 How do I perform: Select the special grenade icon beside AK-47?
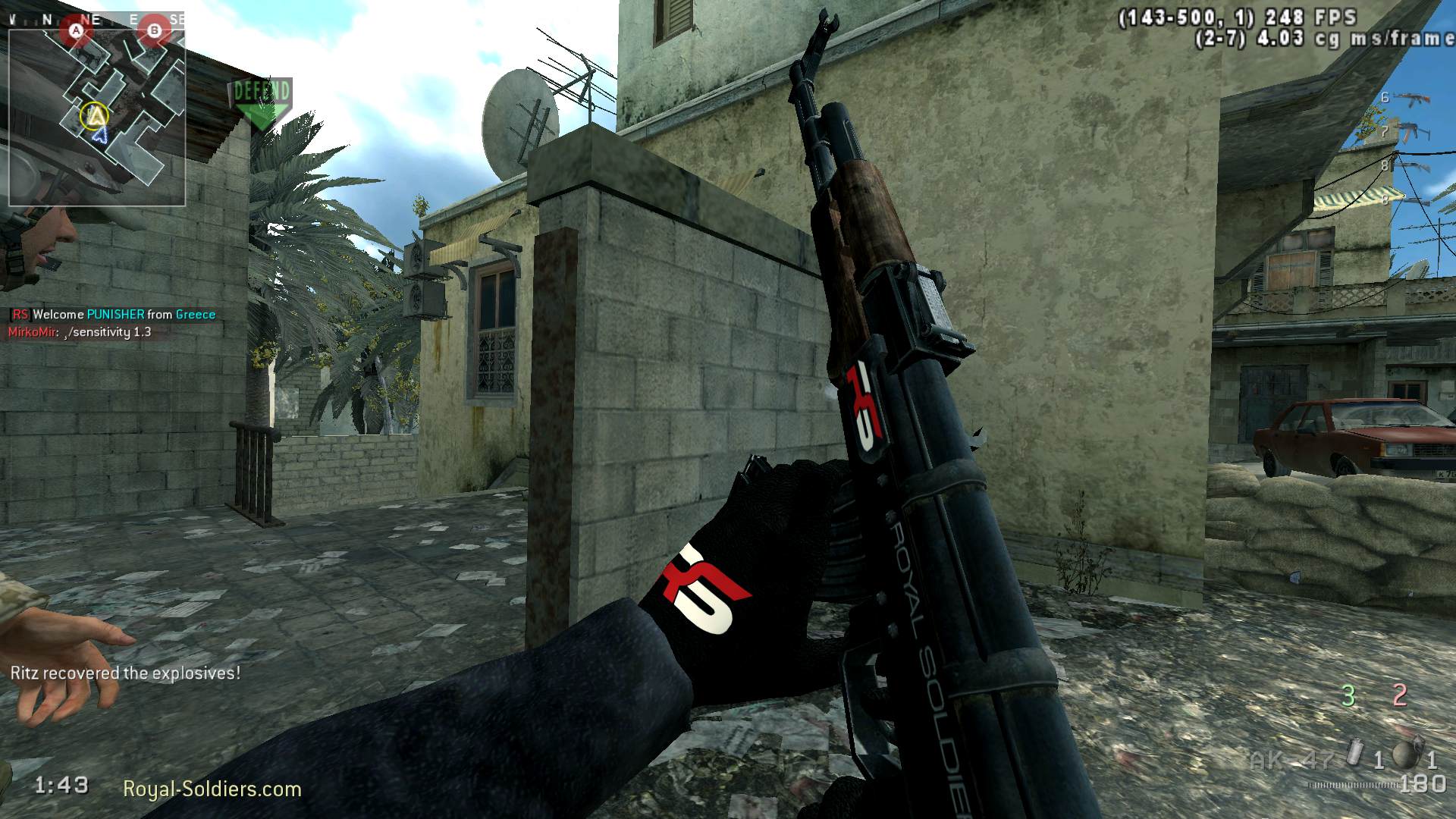(1355, 754)
